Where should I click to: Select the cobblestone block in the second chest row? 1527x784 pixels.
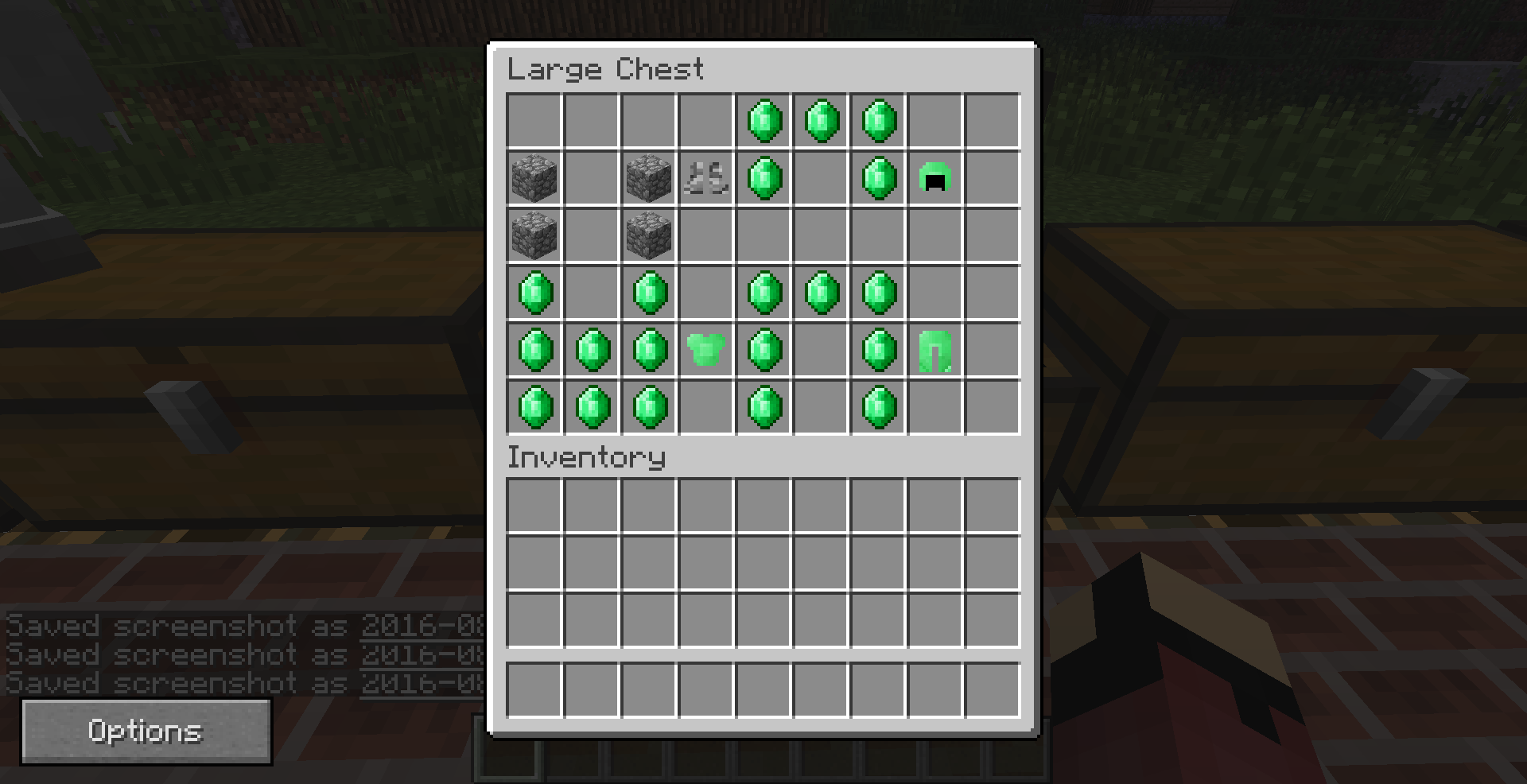(534, 177)
